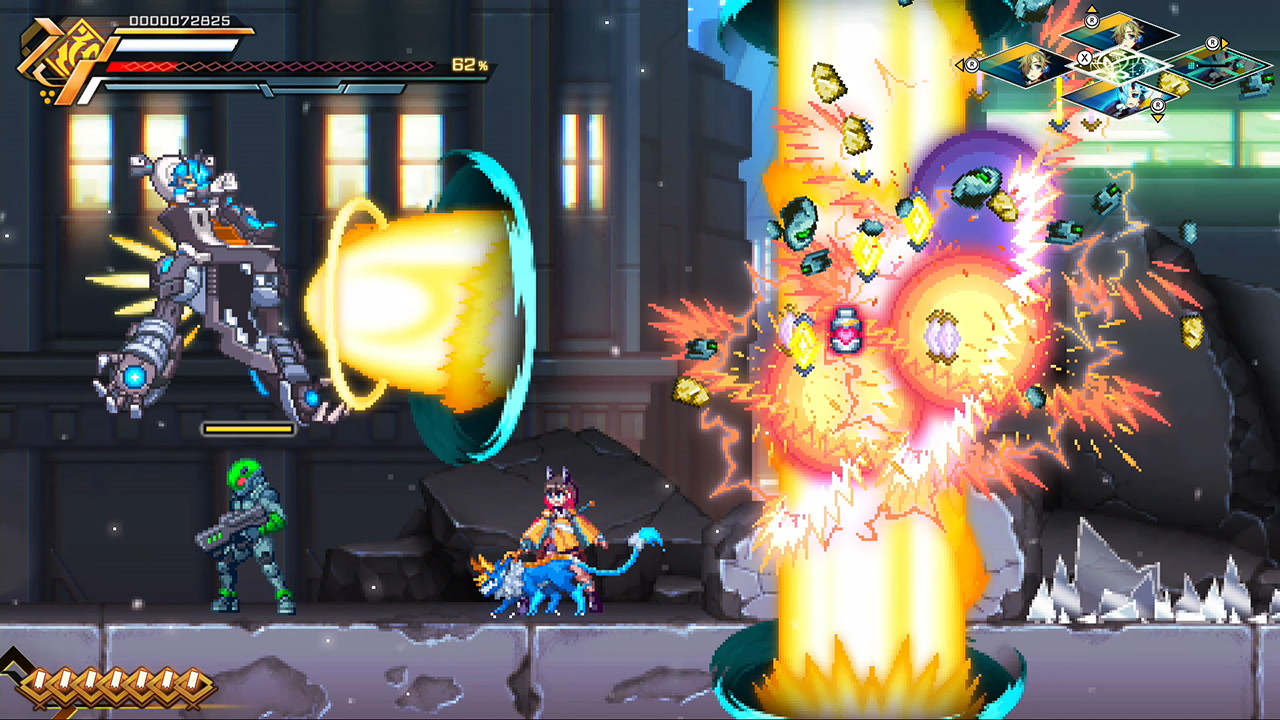
Task: Click the right R button prompt icon
Action: [x=1213, y=44]
